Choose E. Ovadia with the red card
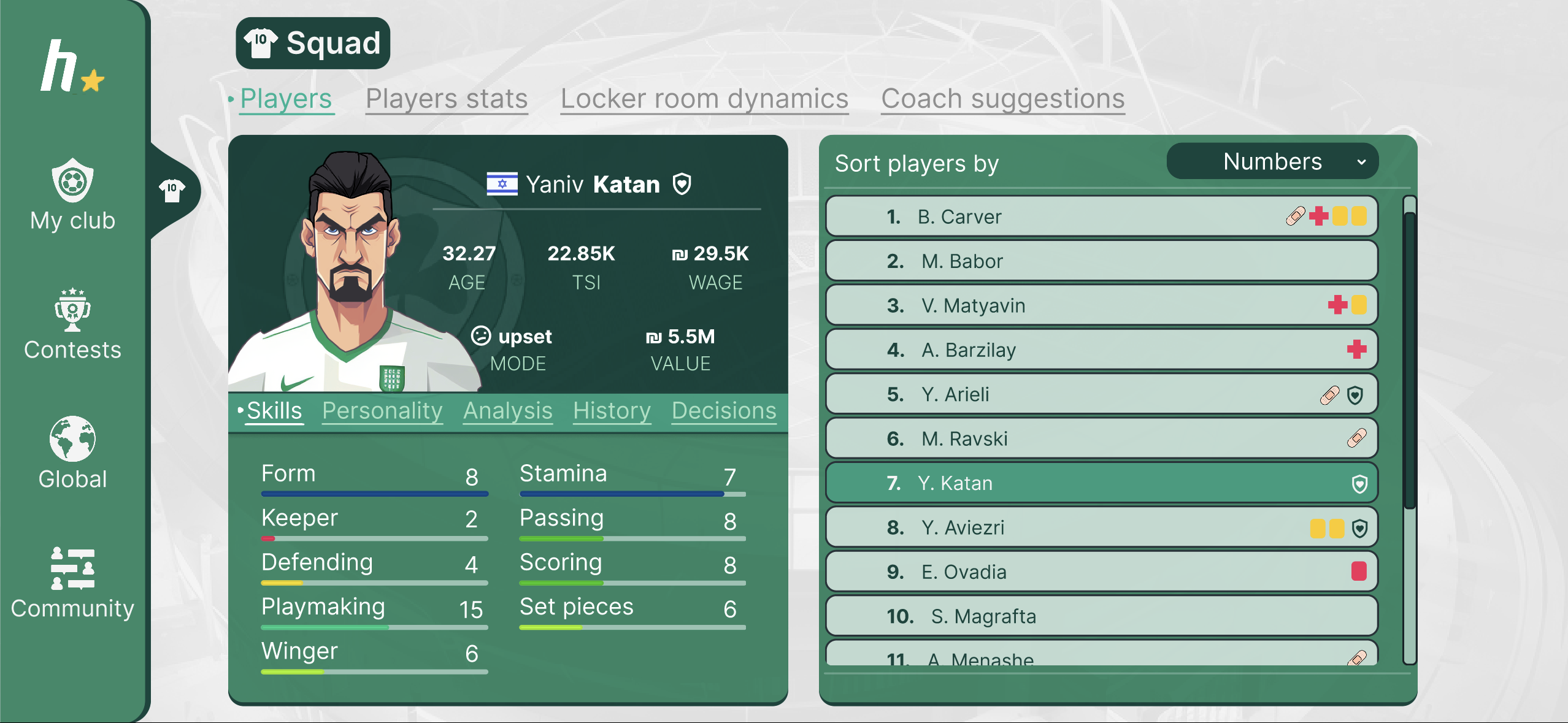1568x723 pixels. pos(1101,572)
